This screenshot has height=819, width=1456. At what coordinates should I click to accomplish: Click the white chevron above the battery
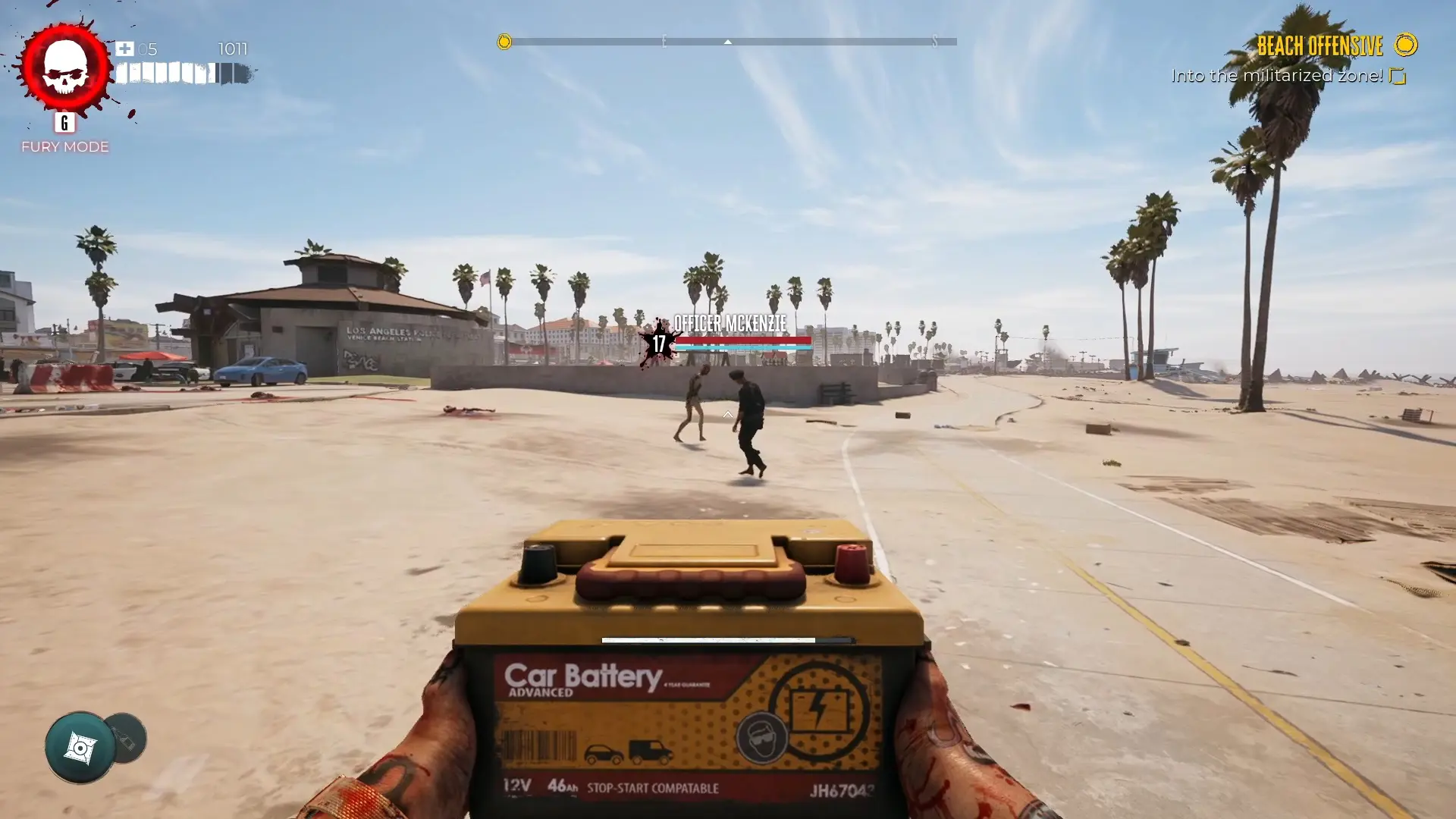click(x=726, y=415)
